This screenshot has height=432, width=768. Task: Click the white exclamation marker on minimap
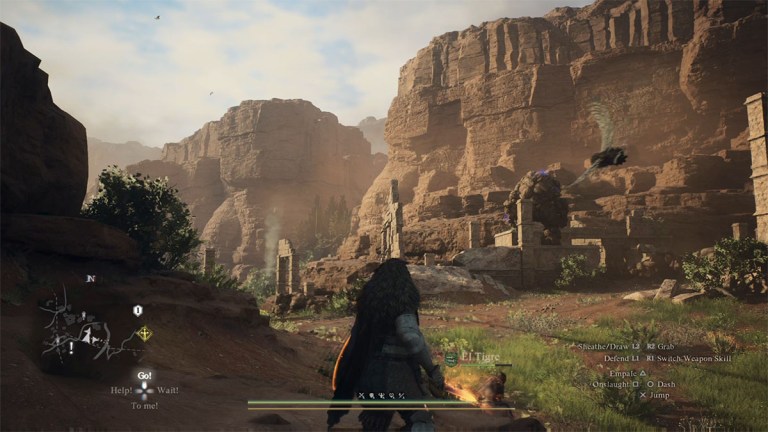click(71, 348)
